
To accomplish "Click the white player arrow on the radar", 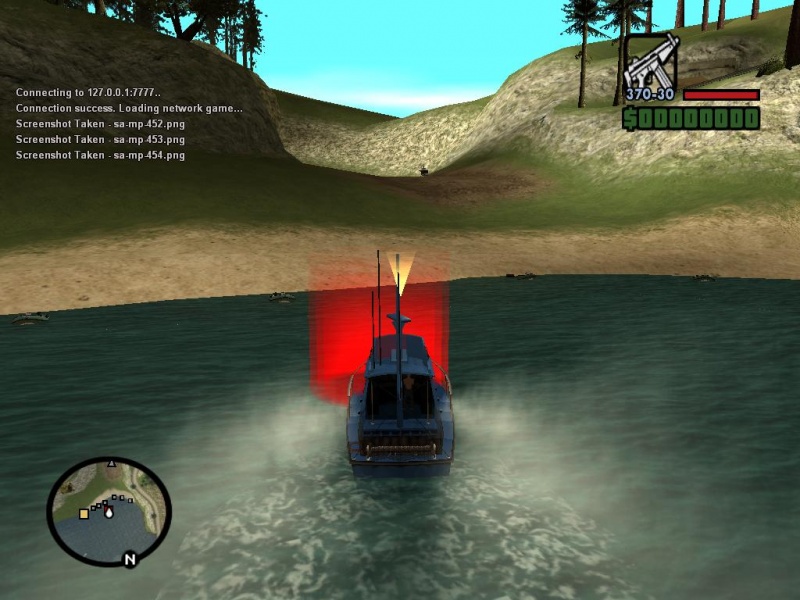I will (x=109, y=512).
